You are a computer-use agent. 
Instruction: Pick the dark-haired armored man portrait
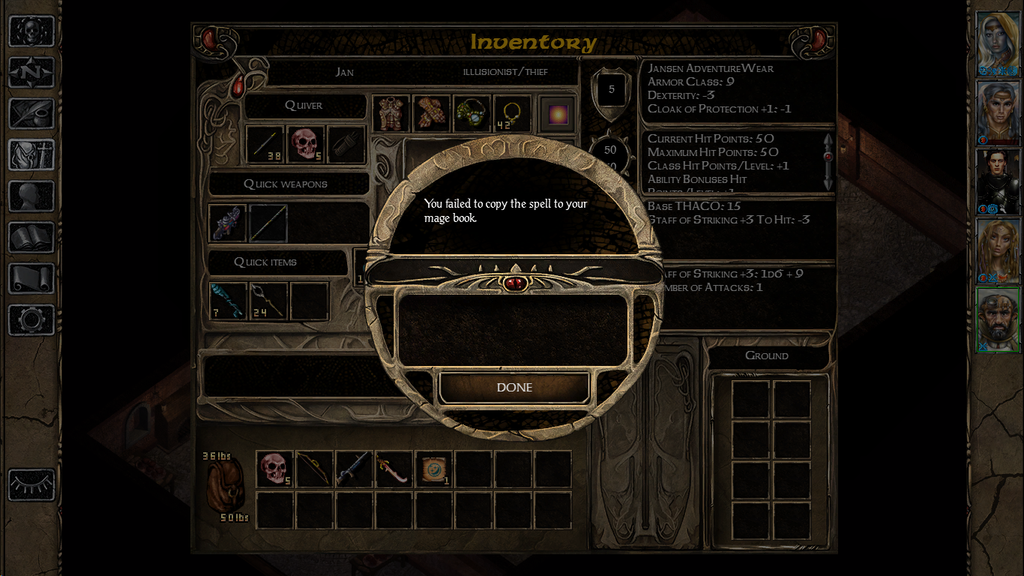click(997, 181)
